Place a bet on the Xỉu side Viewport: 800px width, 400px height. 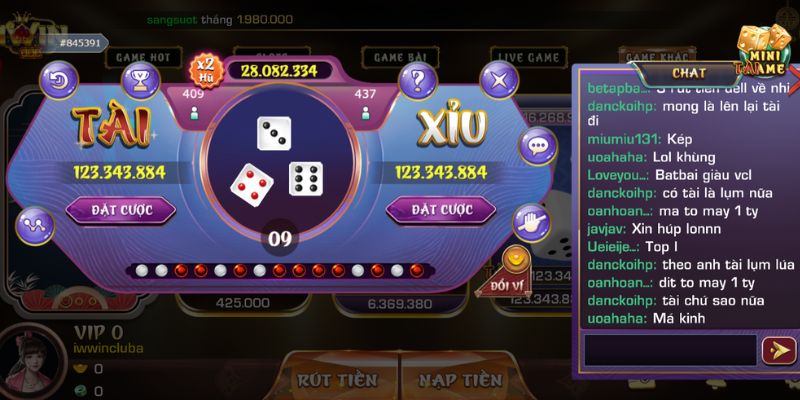(440, 210)
